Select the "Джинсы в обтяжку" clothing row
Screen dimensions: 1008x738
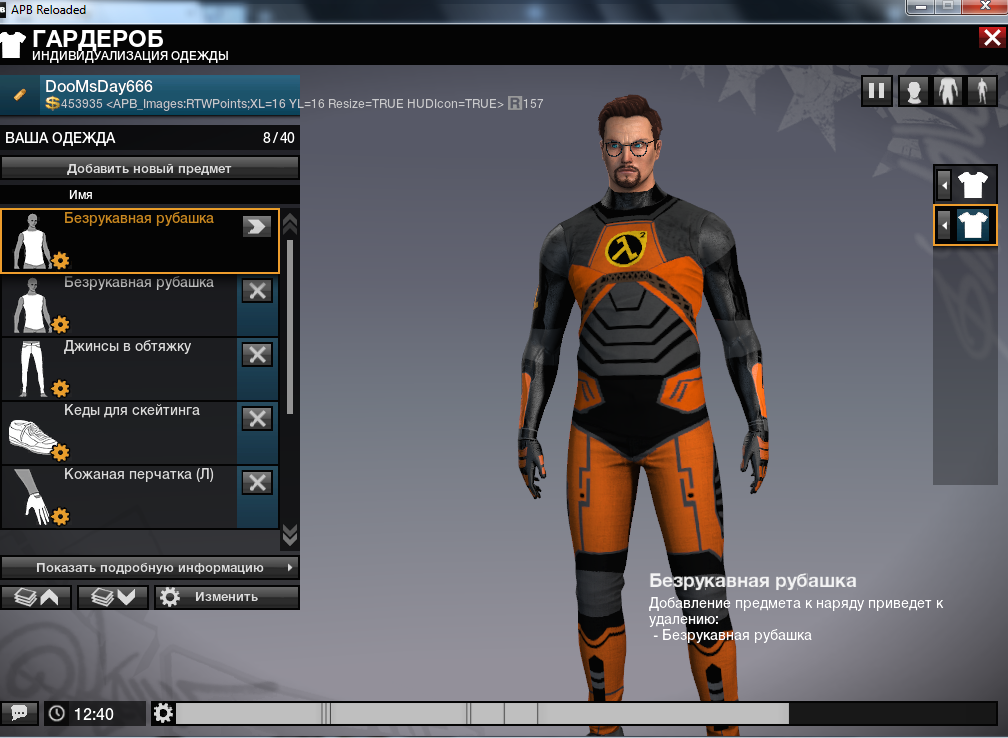[x=120, y=367]
